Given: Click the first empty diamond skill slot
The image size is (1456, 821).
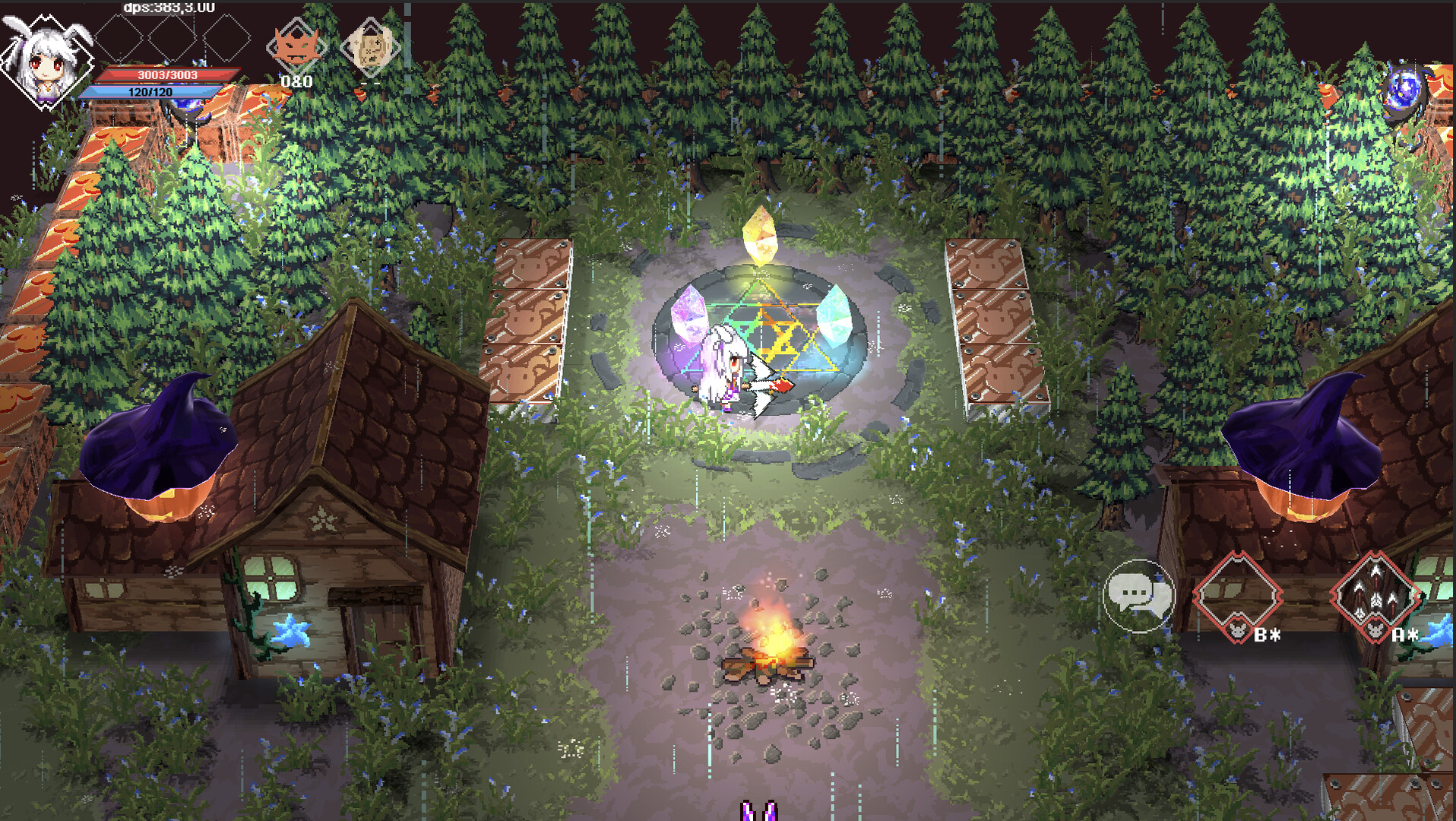Looking at the screenshot, I should (x=119, y=36).
